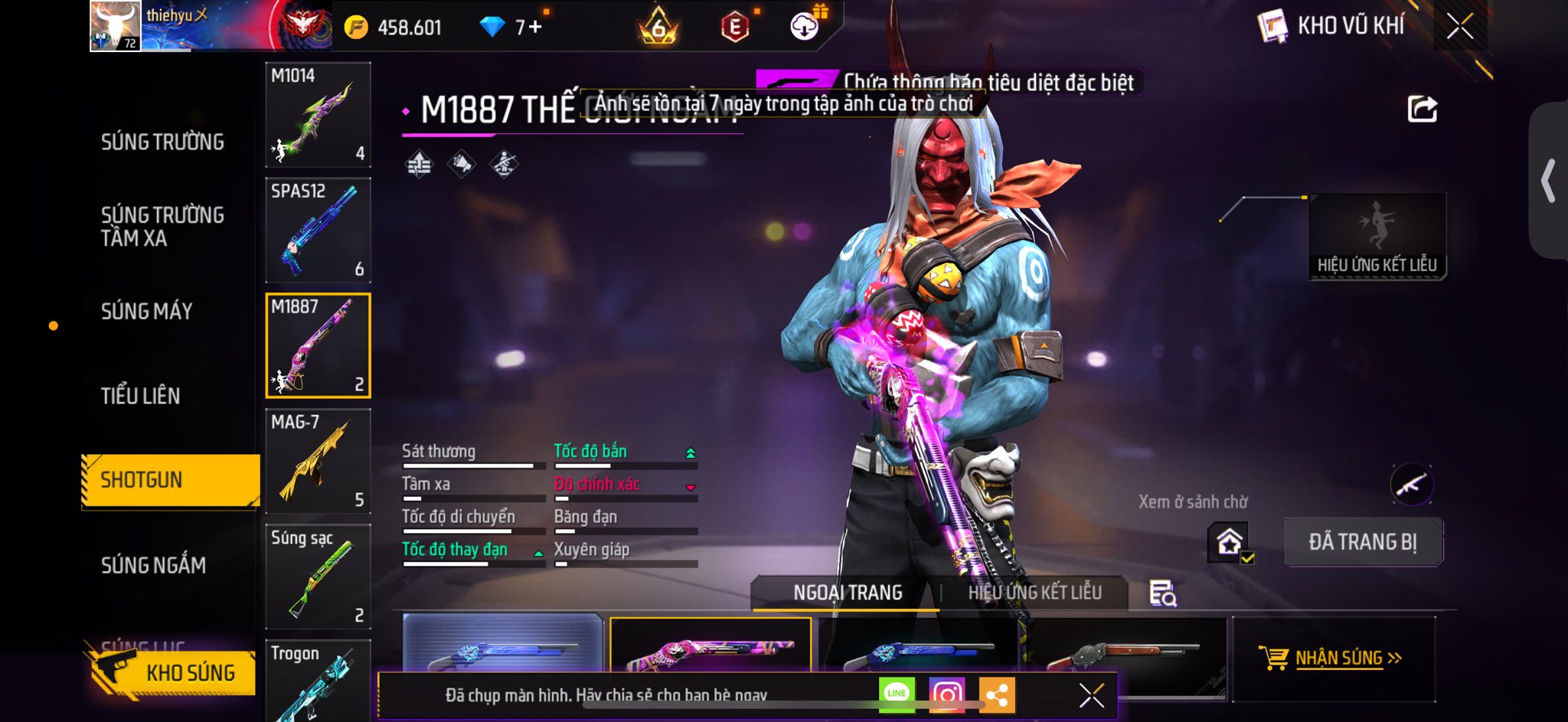1568x722 pixels.
Task: Open the Súng Máy weapon category
Action: point(147,312)
